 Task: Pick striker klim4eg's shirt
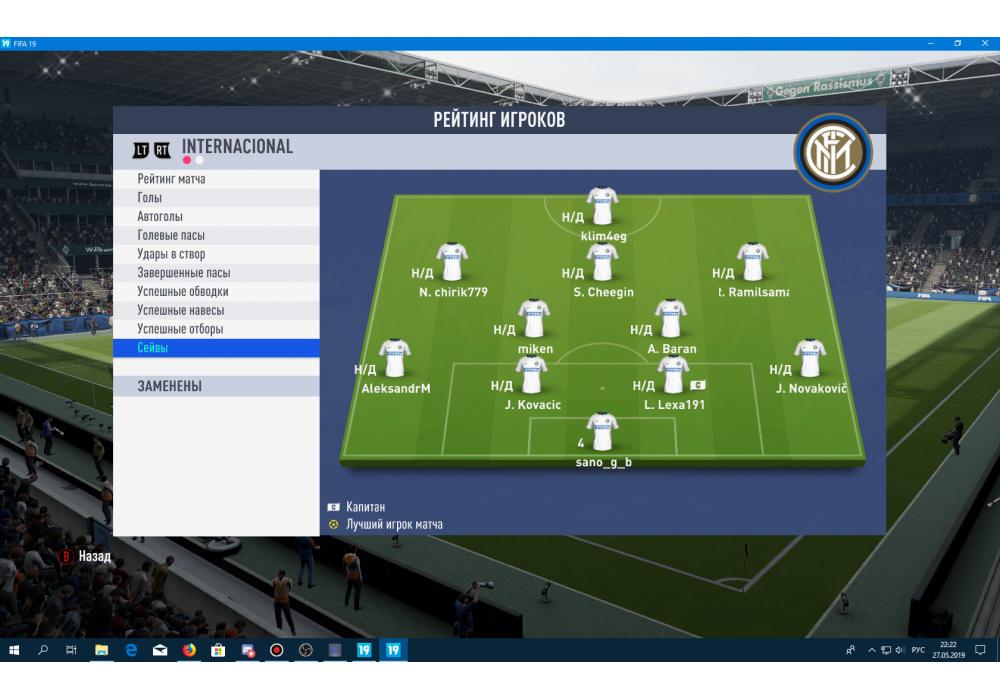point(603,207)
